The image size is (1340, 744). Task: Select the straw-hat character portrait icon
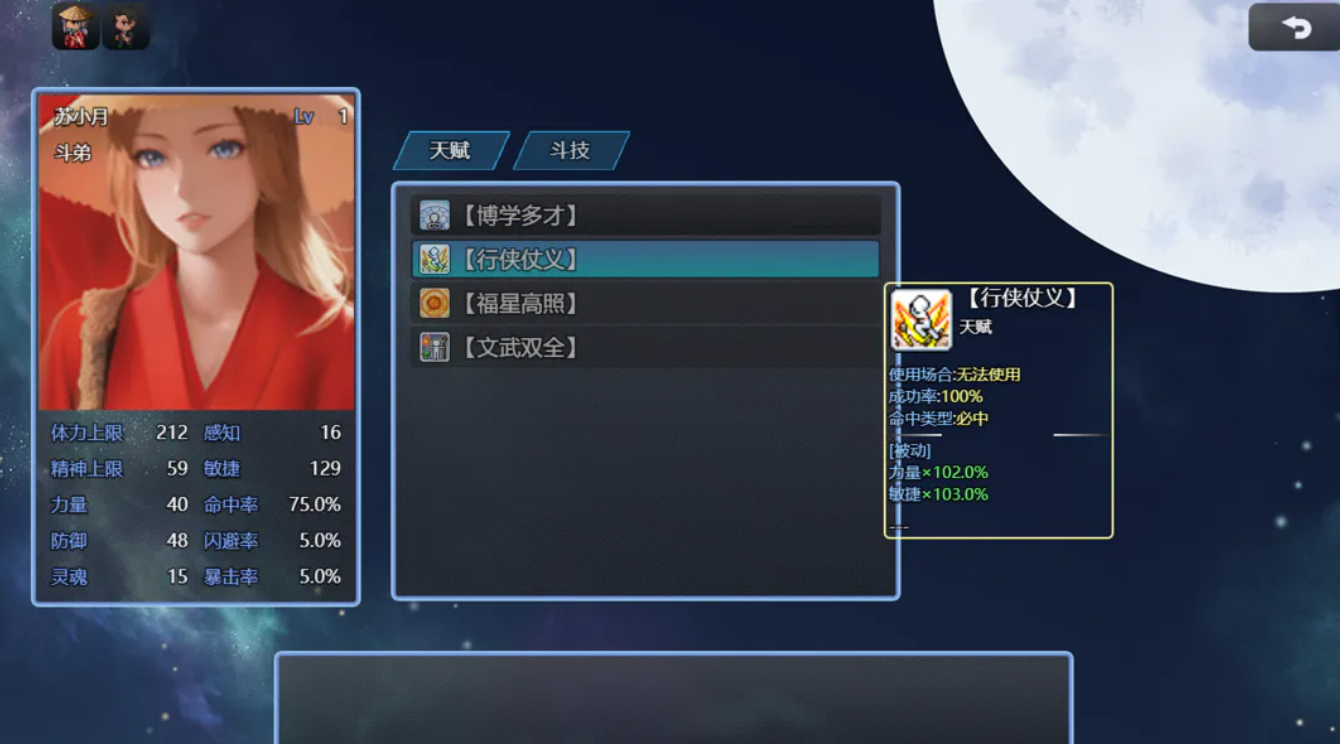tap(75, 26)
